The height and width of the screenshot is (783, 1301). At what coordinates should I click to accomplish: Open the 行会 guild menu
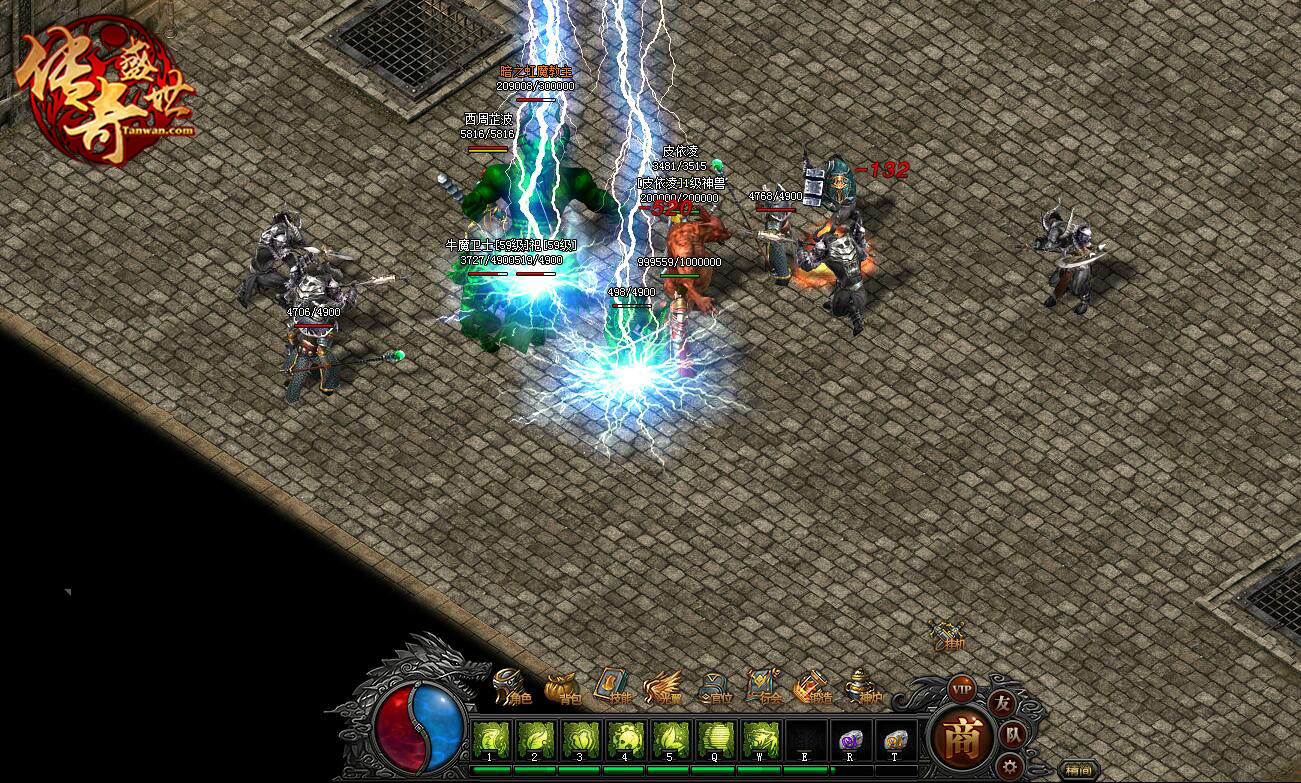pos(763,687)
